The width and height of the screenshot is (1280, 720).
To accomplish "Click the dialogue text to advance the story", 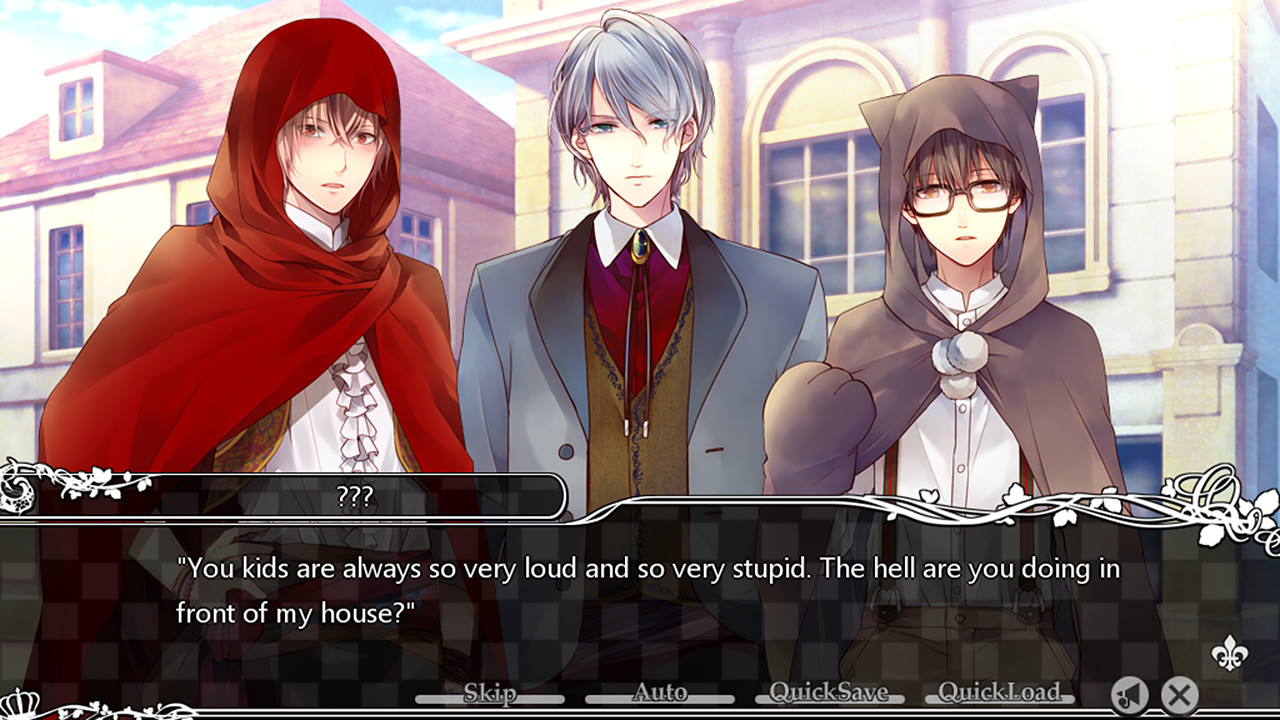I will coord(640,585).
